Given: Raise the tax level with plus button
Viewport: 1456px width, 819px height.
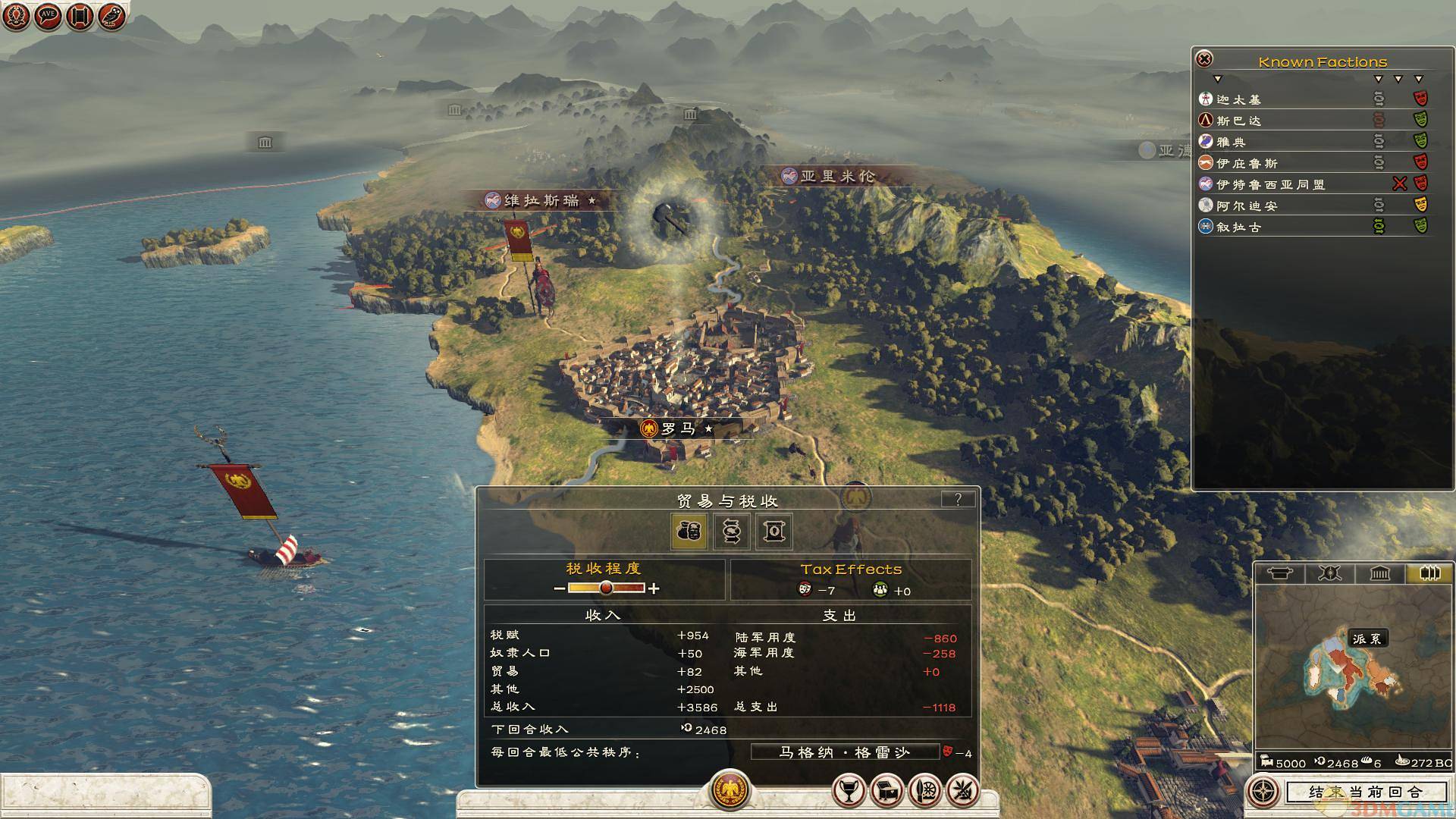Looking at the screenshot, I should tap(654, 588).
